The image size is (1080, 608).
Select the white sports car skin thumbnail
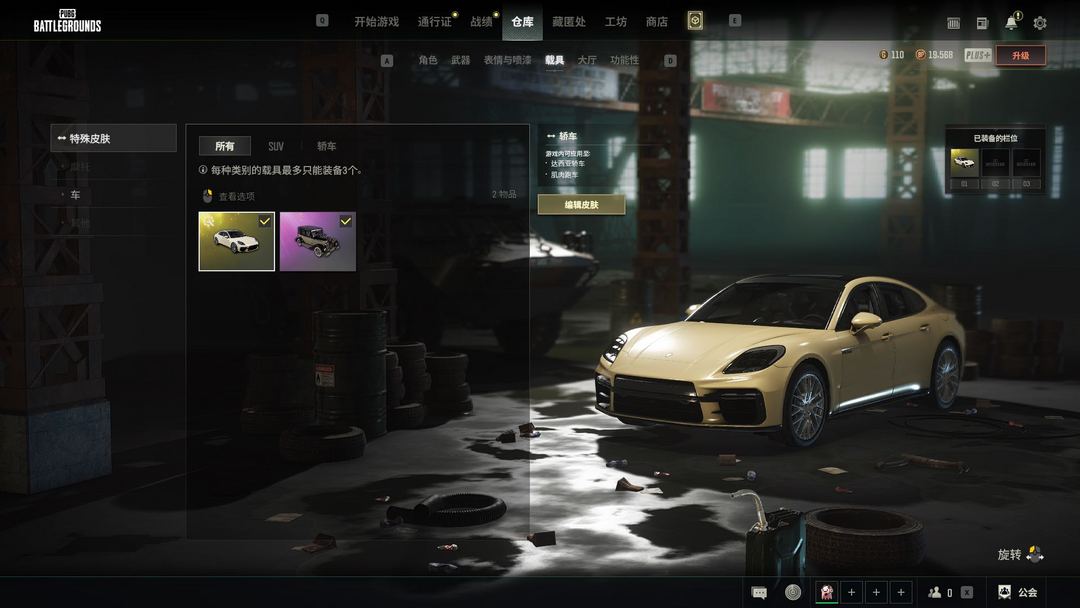(x=237, y=241)
